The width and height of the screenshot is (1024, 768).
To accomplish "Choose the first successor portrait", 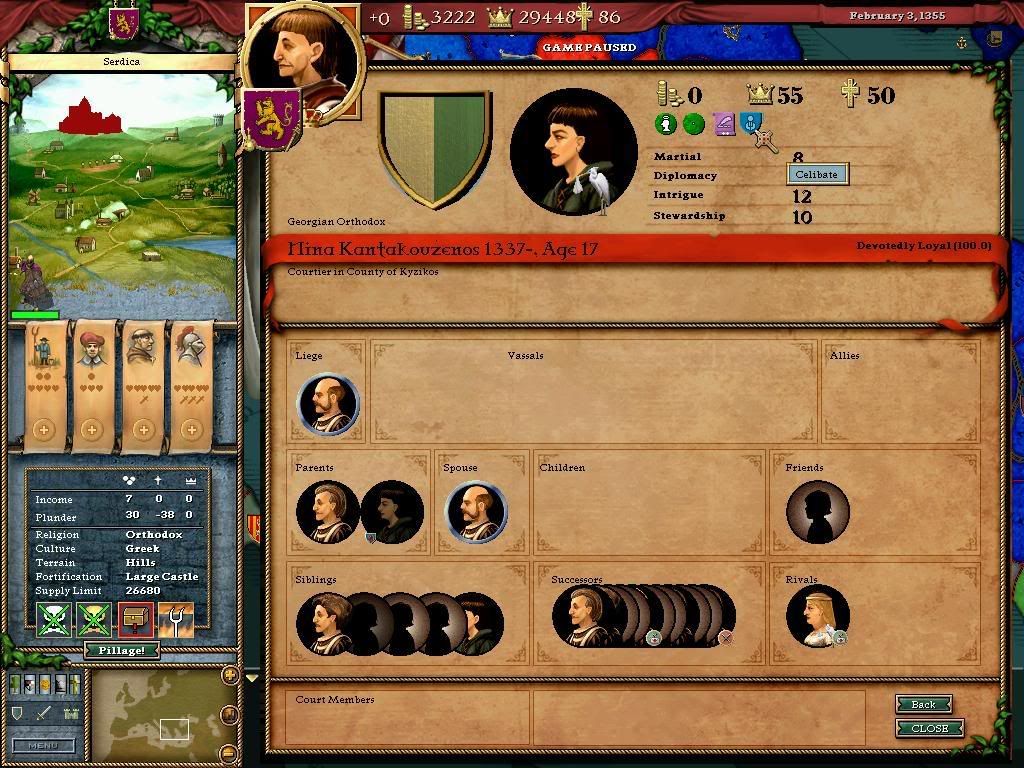I will (x=582, y=615).
